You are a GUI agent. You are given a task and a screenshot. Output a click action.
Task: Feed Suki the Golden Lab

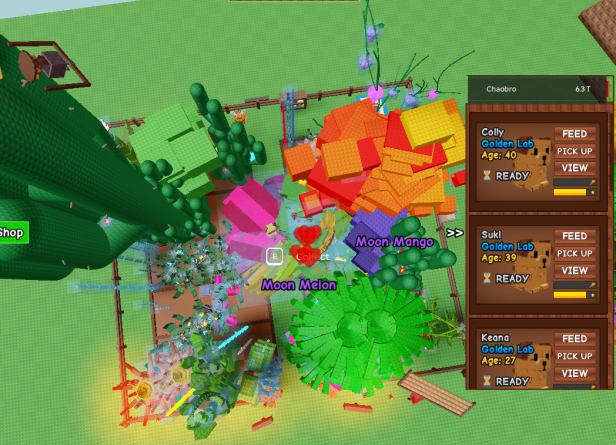[x=574, y=237]
